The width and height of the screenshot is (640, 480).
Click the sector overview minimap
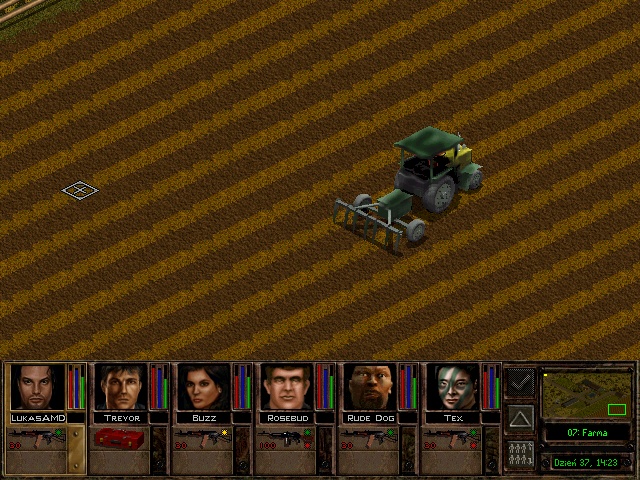pyautogui.click(x=586, y=394)
